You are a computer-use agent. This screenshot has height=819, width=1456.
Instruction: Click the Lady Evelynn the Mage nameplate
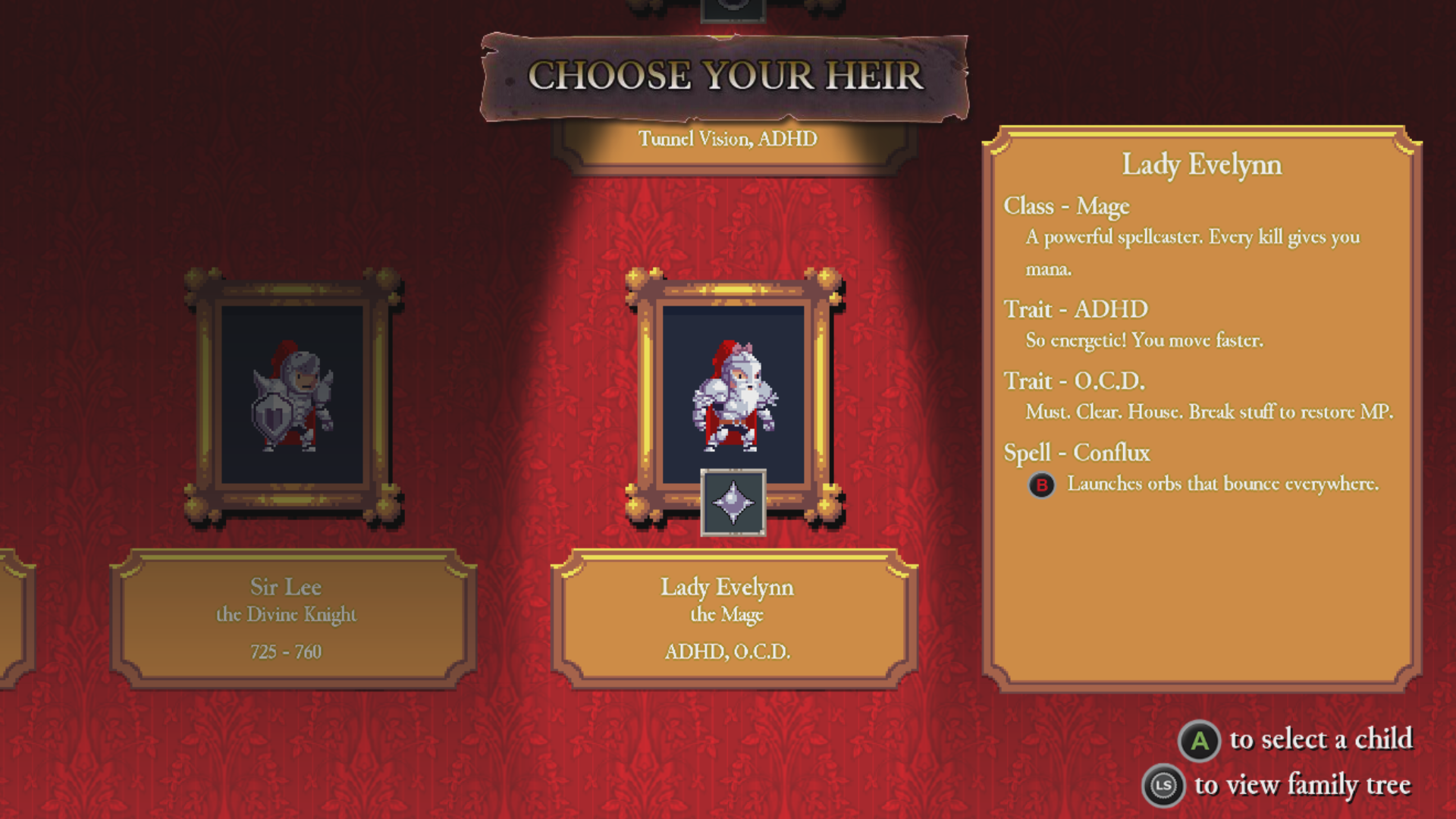pyautogui.click(x=733, y=618)
